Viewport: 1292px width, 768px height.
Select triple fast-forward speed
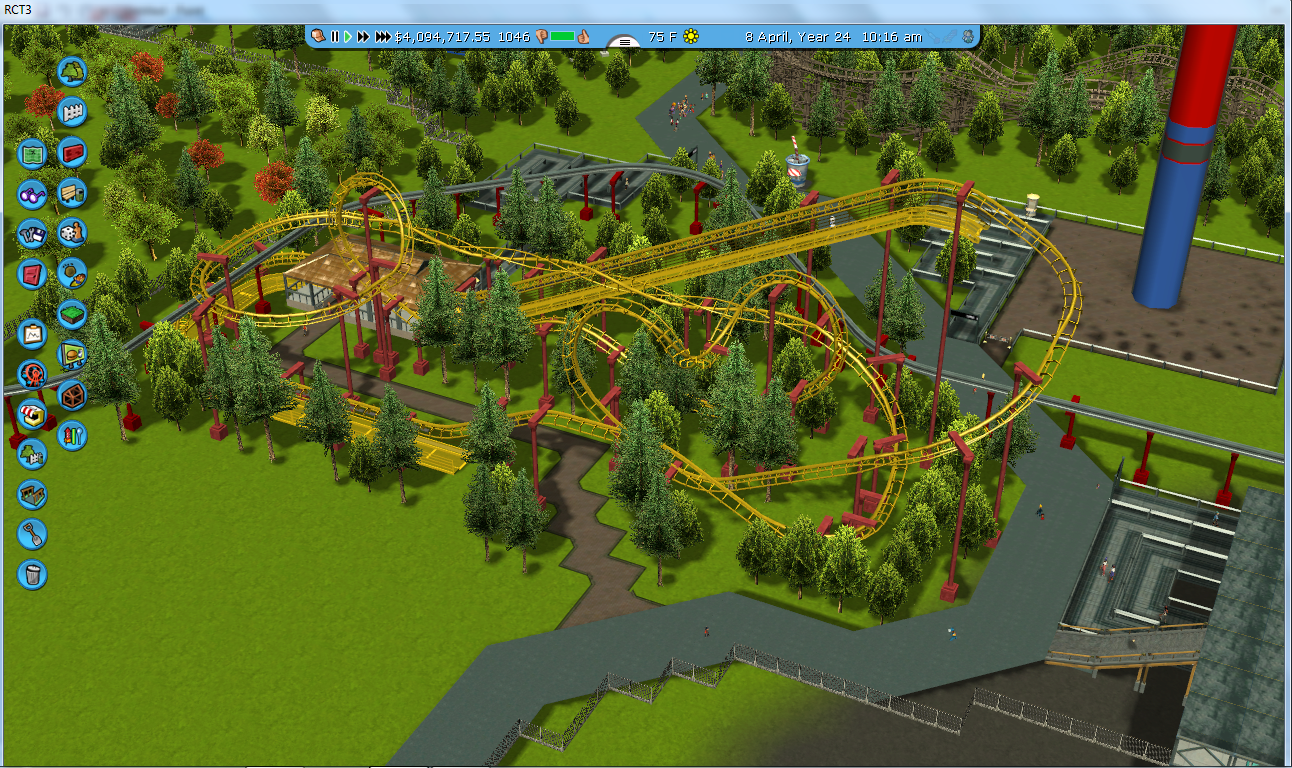pyautogui.click(x=384, y=37)
